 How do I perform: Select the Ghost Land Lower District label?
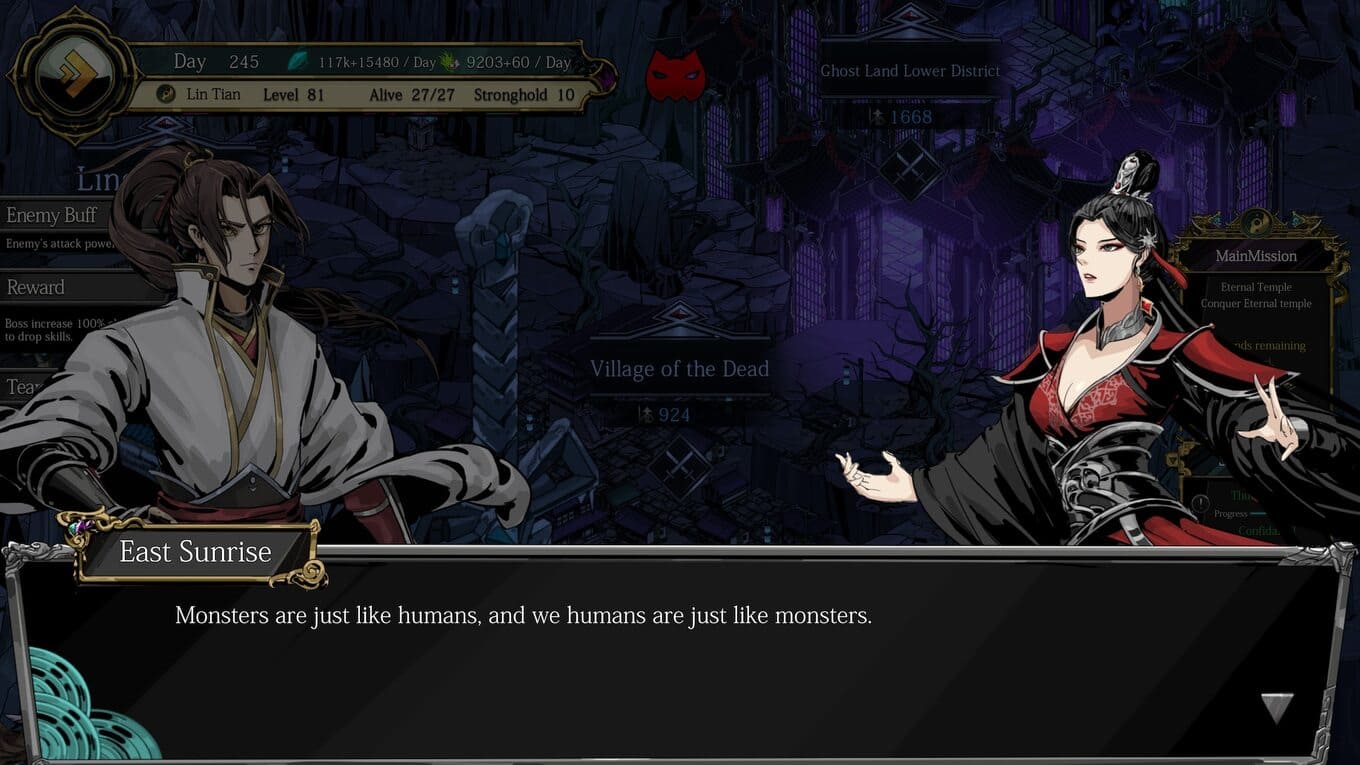coord(910,71)
